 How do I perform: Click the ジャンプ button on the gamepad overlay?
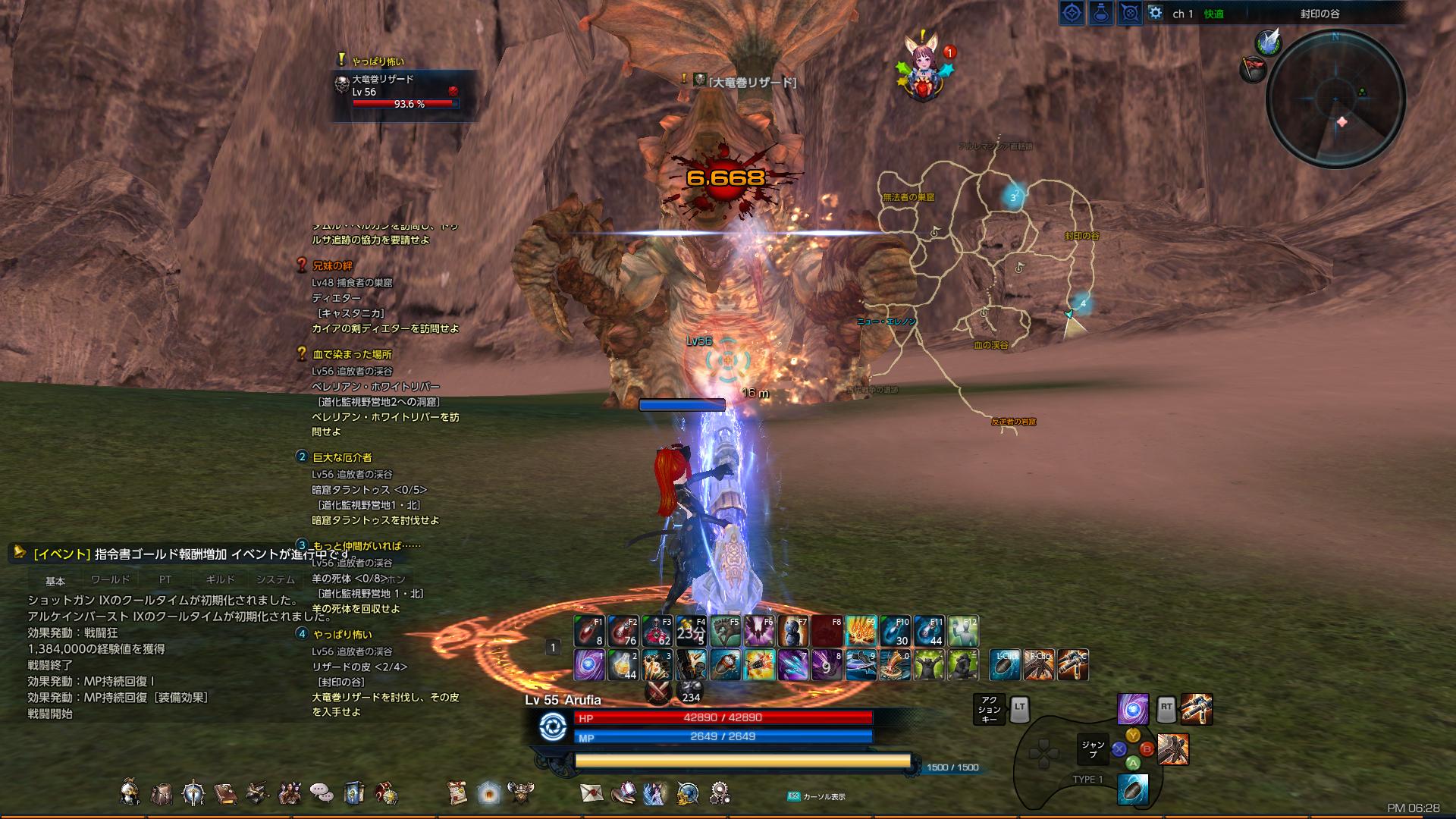pyautogui.click(x=1092, y=749)
